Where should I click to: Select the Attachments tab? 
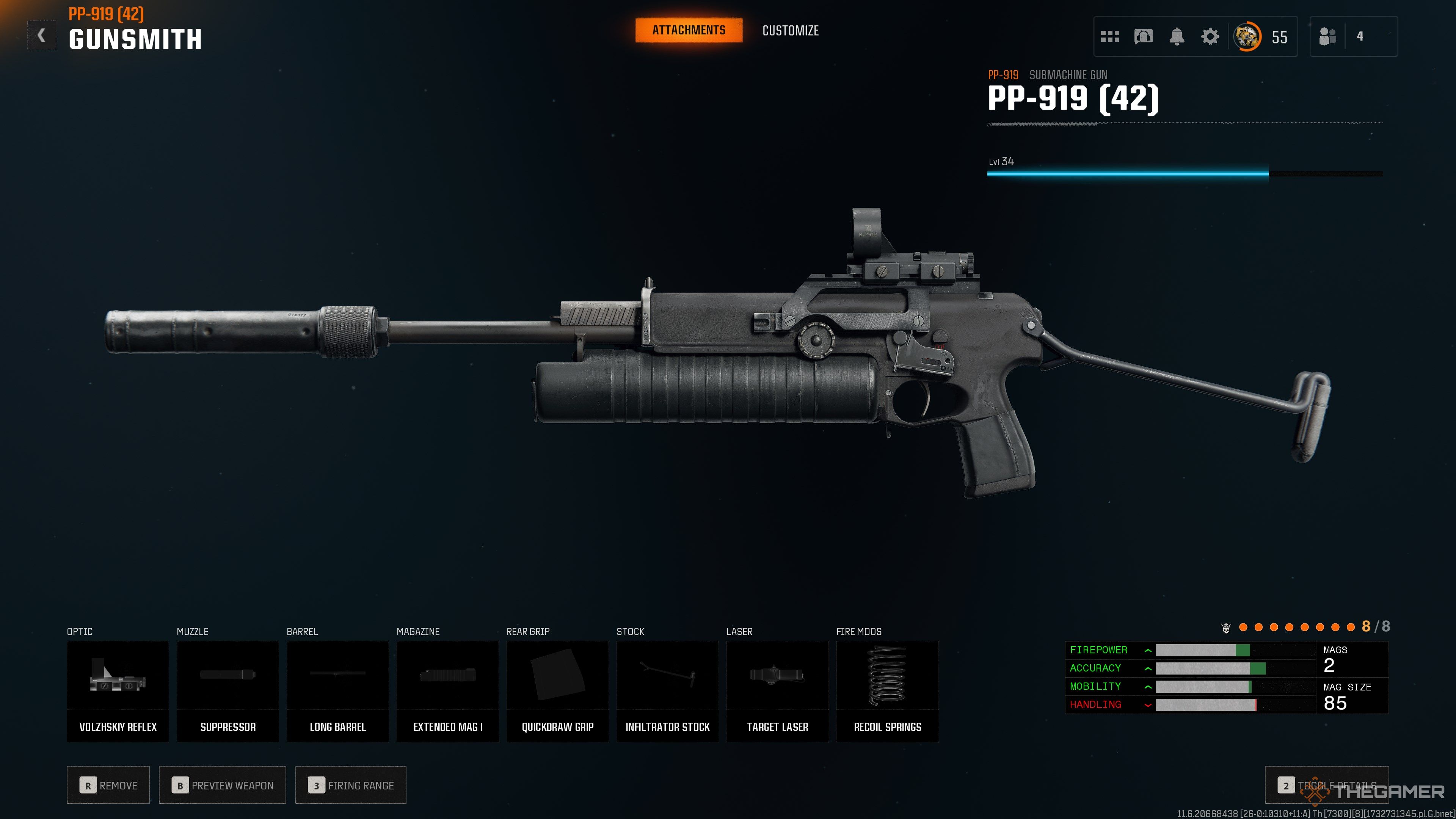pyautogui.click(x=689, y=30)
